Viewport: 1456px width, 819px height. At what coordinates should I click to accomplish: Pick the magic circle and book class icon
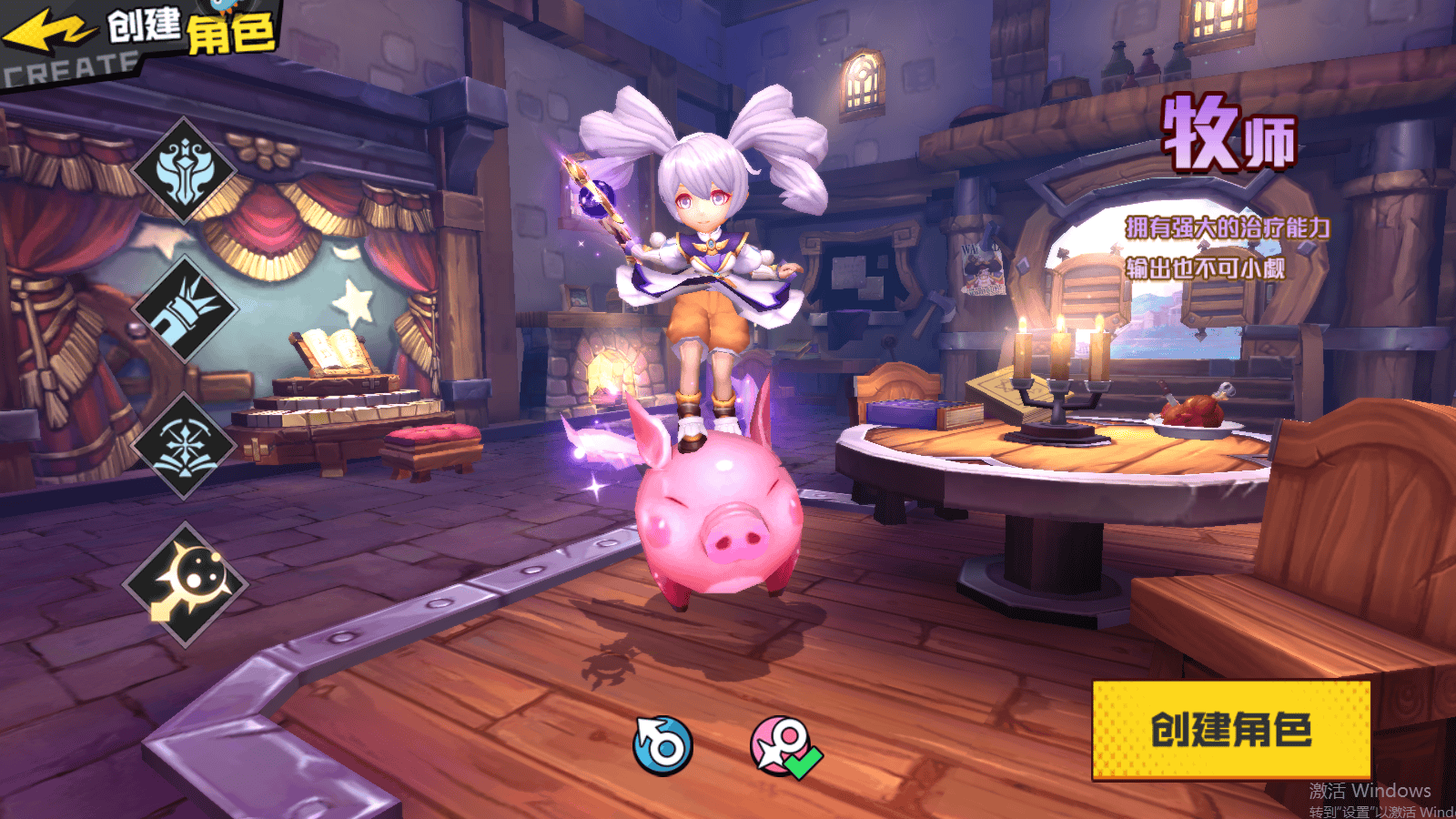click(x=186, y=446)
